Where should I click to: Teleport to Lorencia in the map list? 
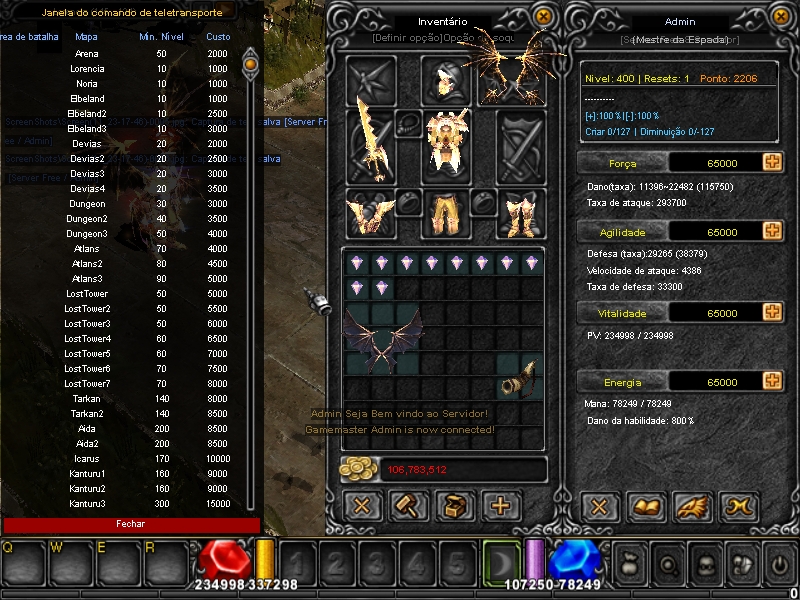[87, 69]
